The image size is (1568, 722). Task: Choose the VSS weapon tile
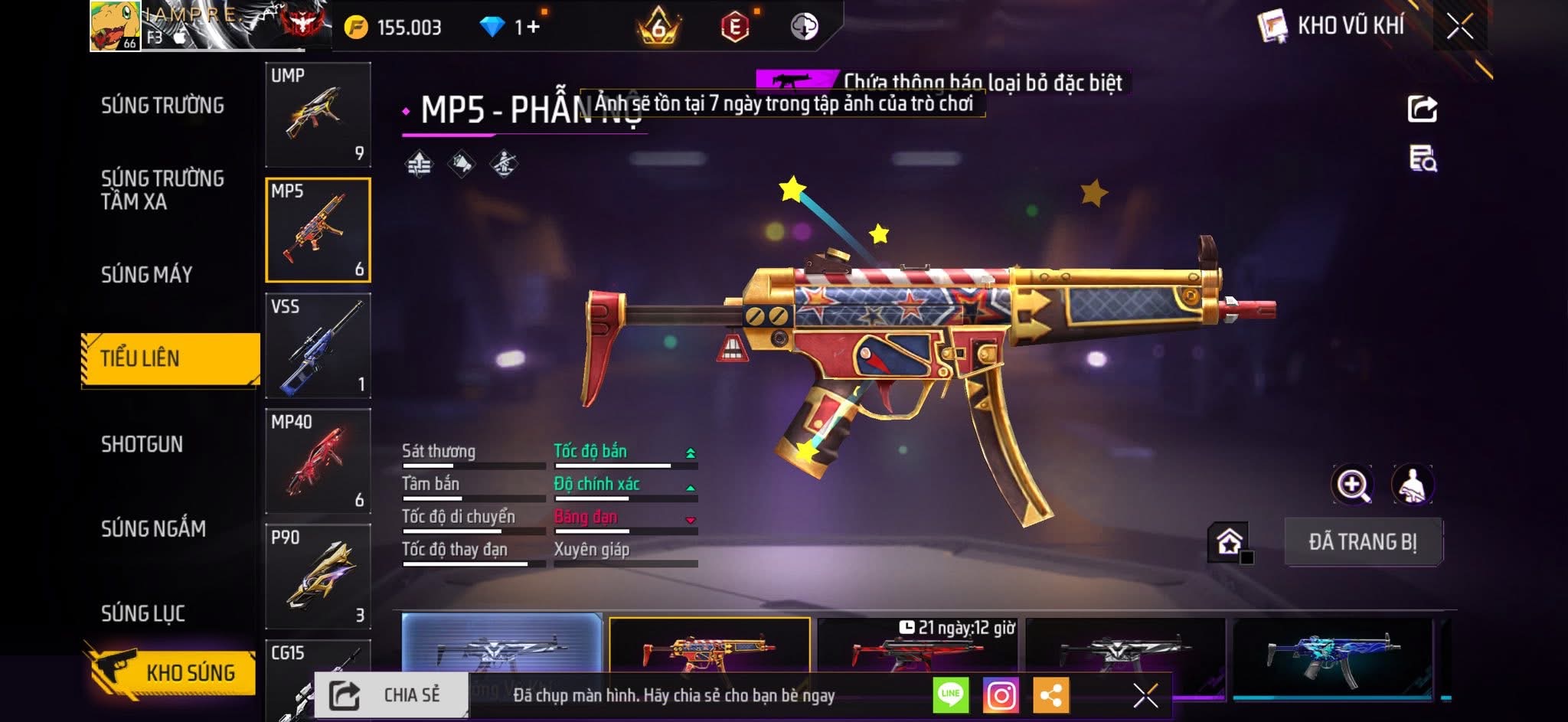pos(318,345)
